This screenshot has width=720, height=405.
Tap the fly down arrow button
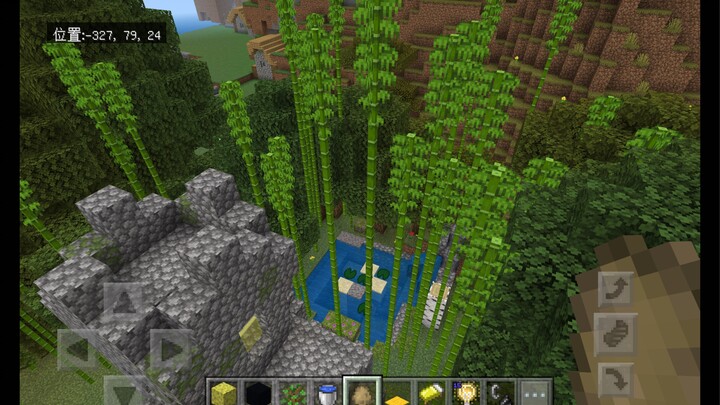coord(616,381)
